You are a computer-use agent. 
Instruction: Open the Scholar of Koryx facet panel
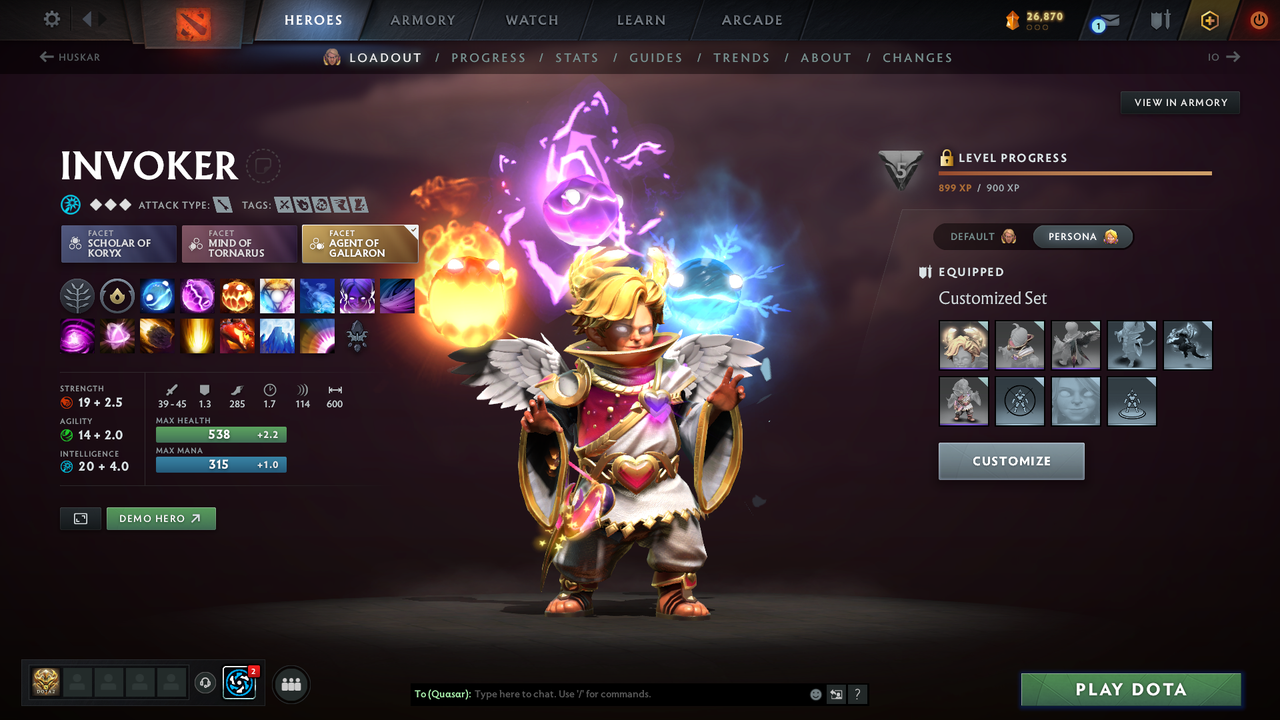(x=118, y=243)
